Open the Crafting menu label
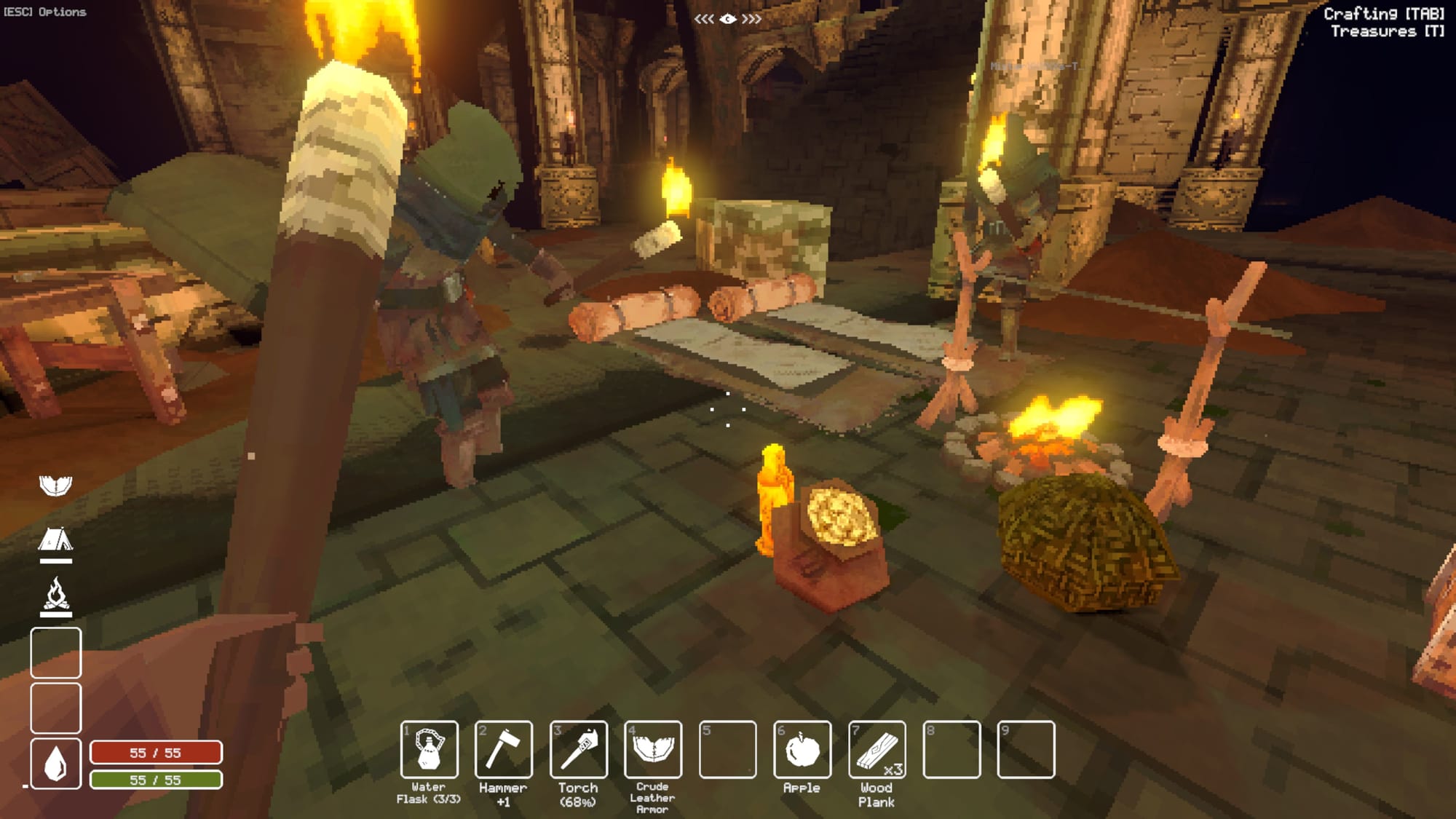 (x=1383, y=13)
